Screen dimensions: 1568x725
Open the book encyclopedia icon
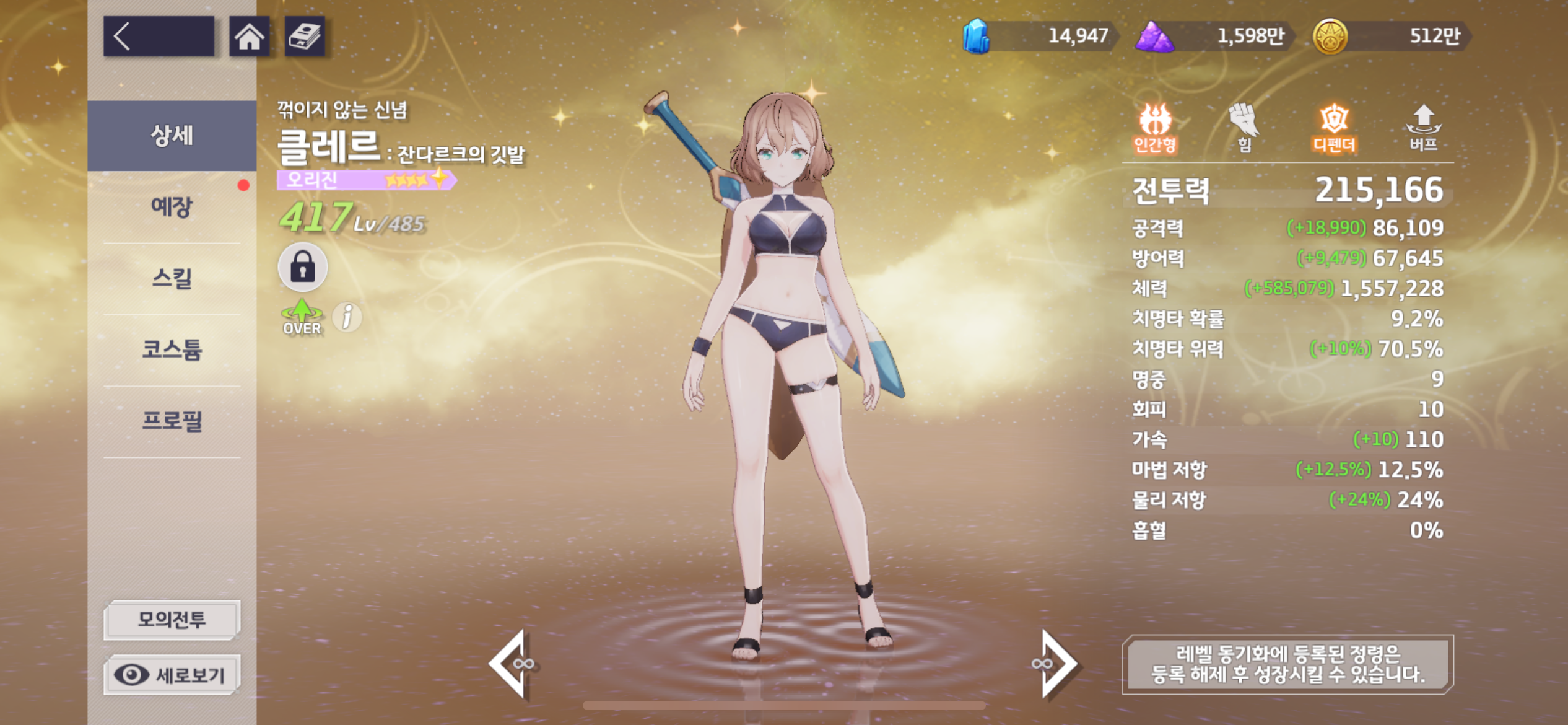(x=304, y=37)
